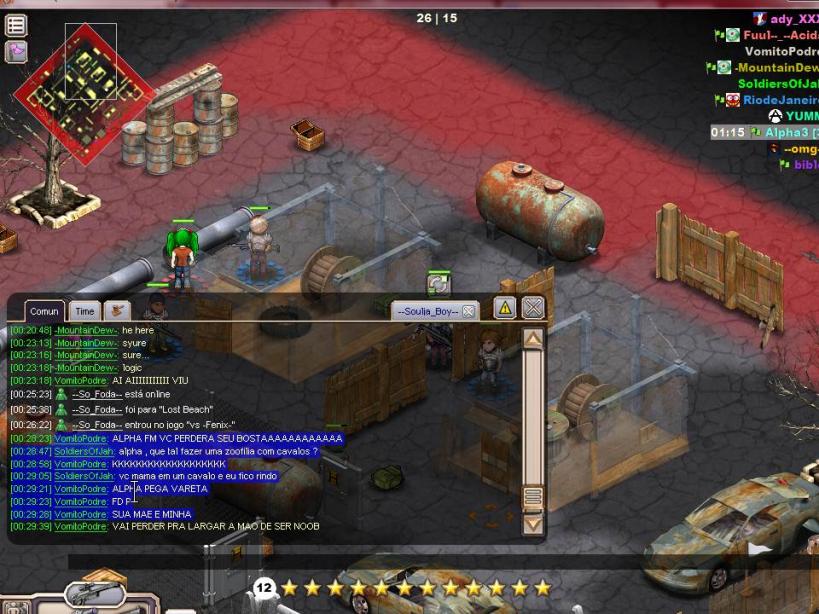Open the megaphone chat tab
This screenshot has height=614, width=819.
click(x=117, y=311)
